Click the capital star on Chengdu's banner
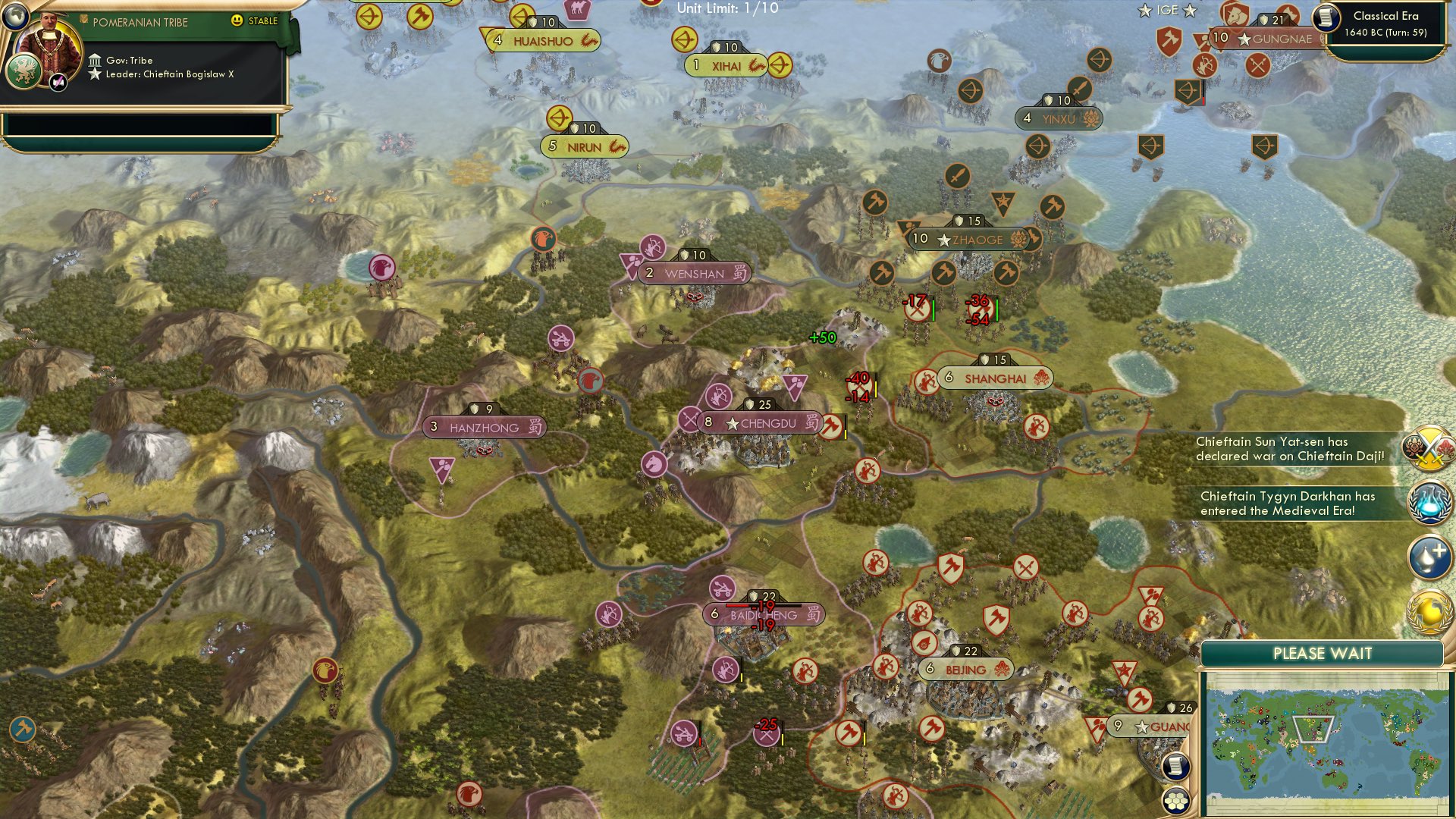The height and width of the screenshot is (819, 1456). (731, 423)
